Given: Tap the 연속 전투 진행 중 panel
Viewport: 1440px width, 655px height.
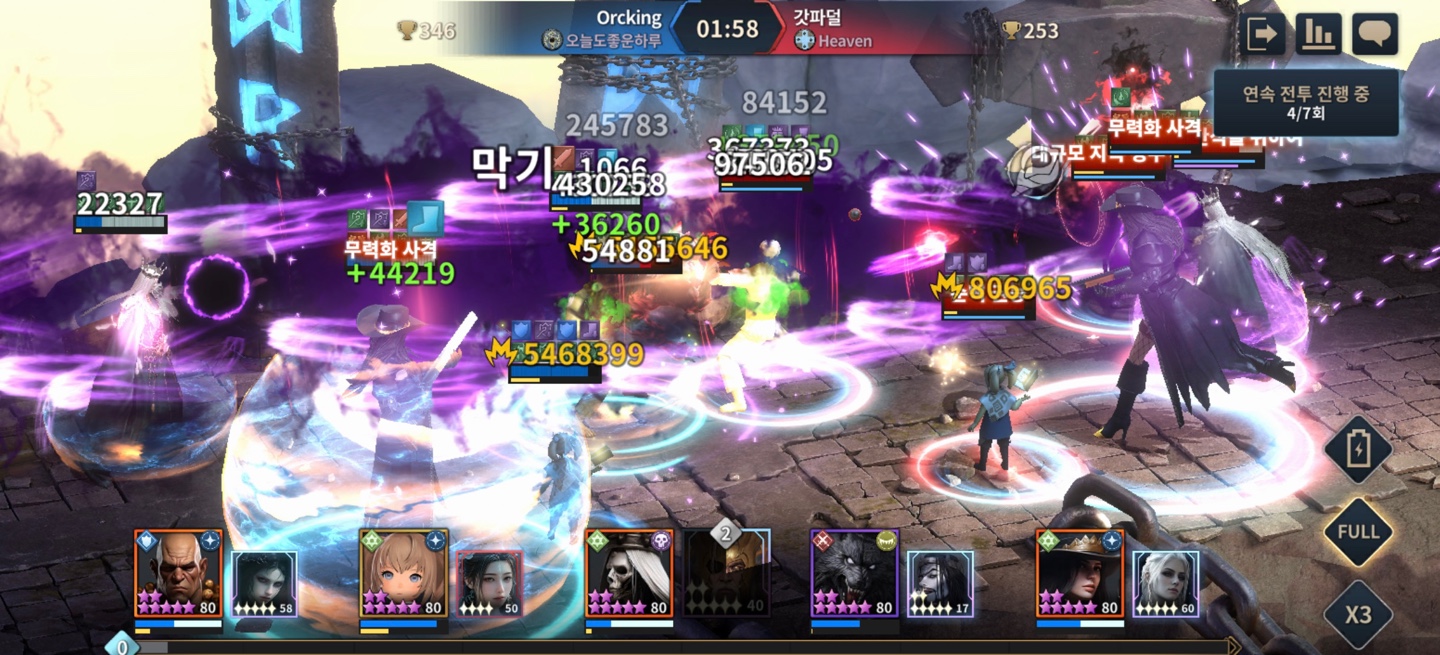Looking at the screenshot, I should [1305, 102].
